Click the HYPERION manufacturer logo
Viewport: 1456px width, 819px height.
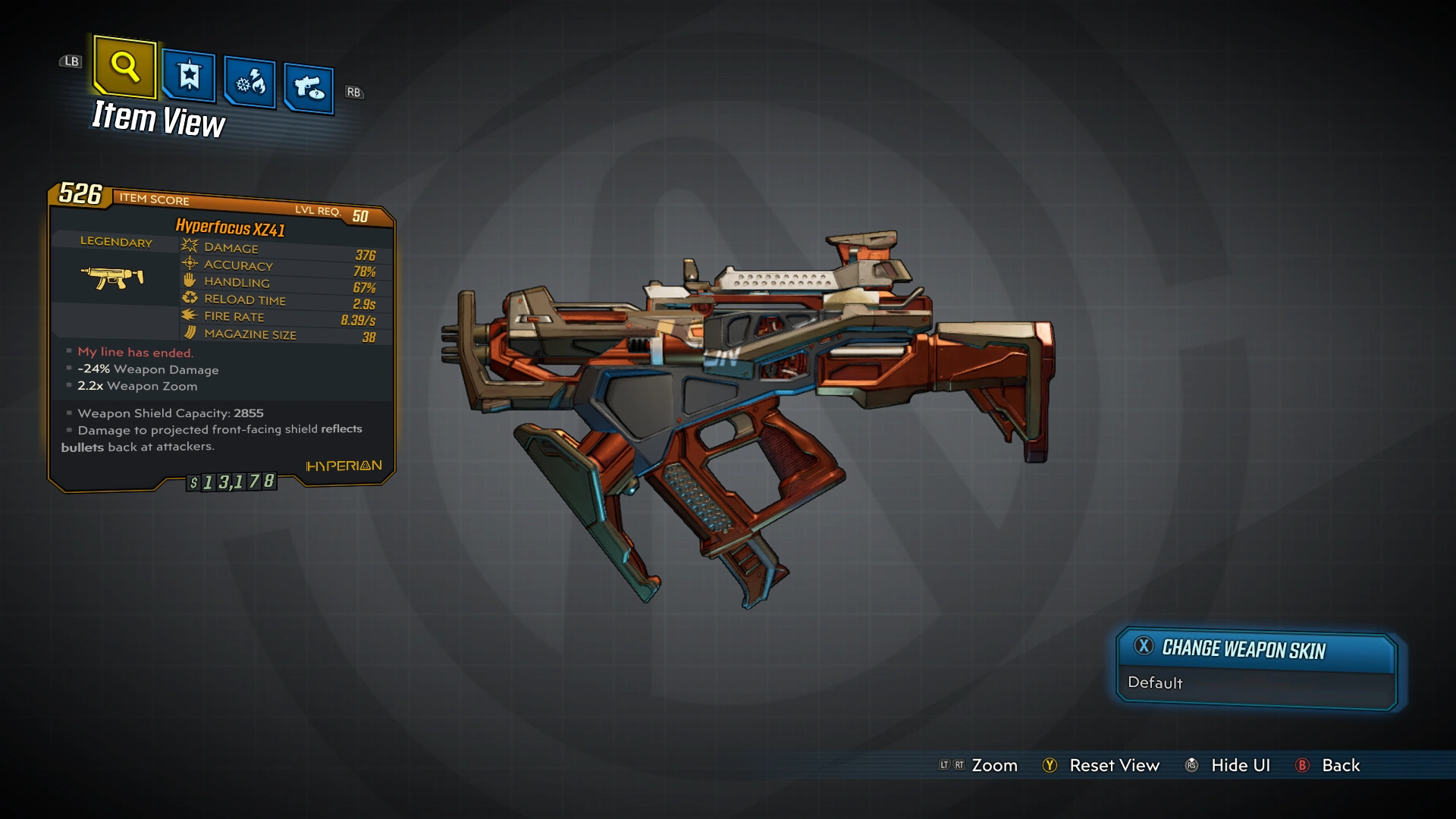343,466
